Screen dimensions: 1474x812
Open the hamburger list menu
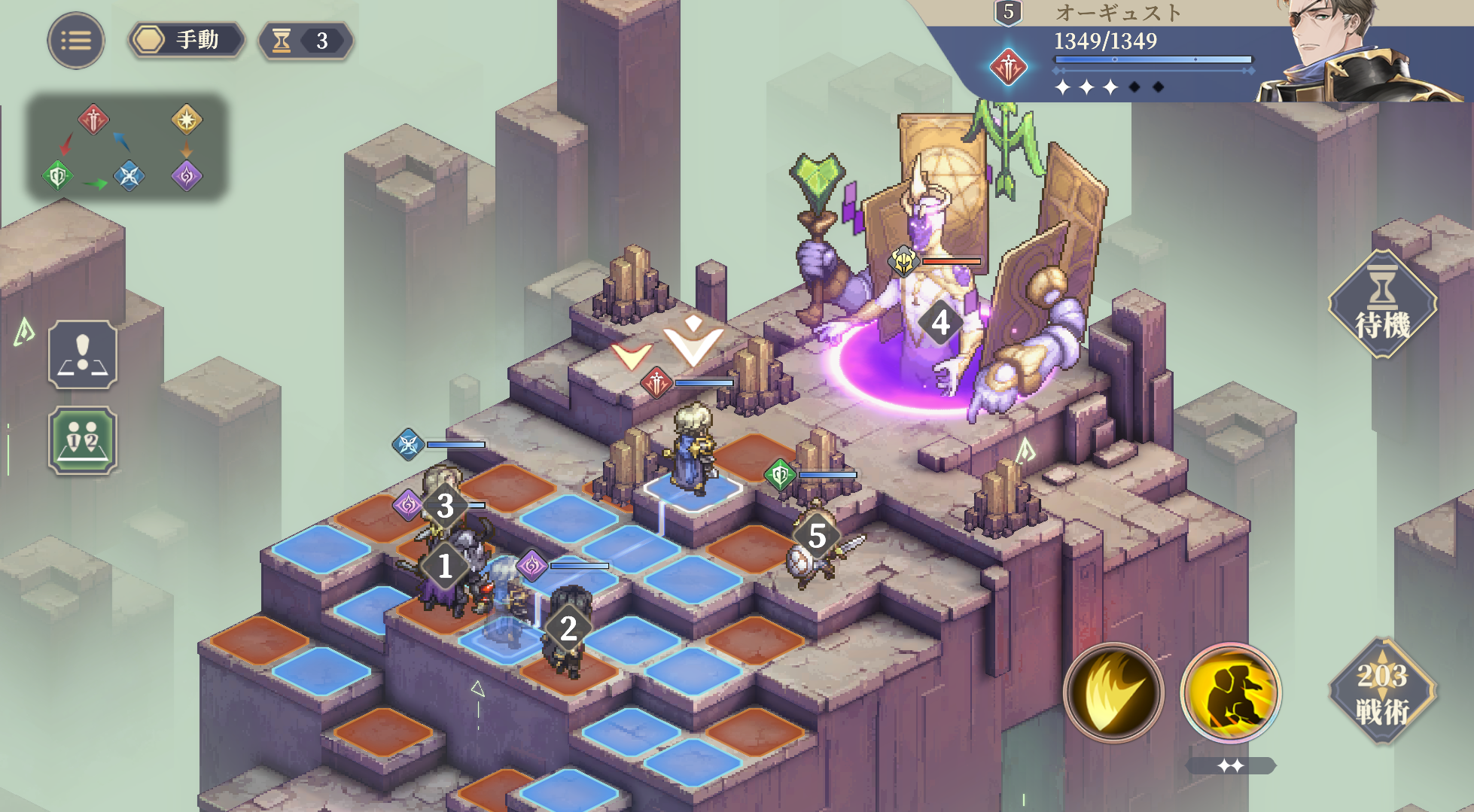pos(76,41)
